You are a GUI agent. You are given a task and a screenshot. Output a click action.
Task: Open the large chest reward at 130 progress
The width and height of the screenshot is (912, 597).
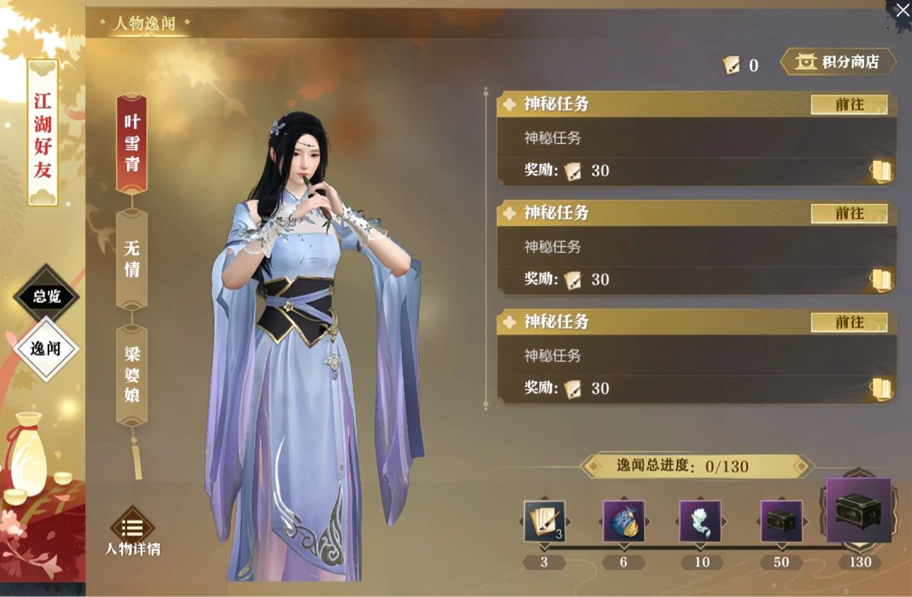pyautogui.click(x=858, y=510)
